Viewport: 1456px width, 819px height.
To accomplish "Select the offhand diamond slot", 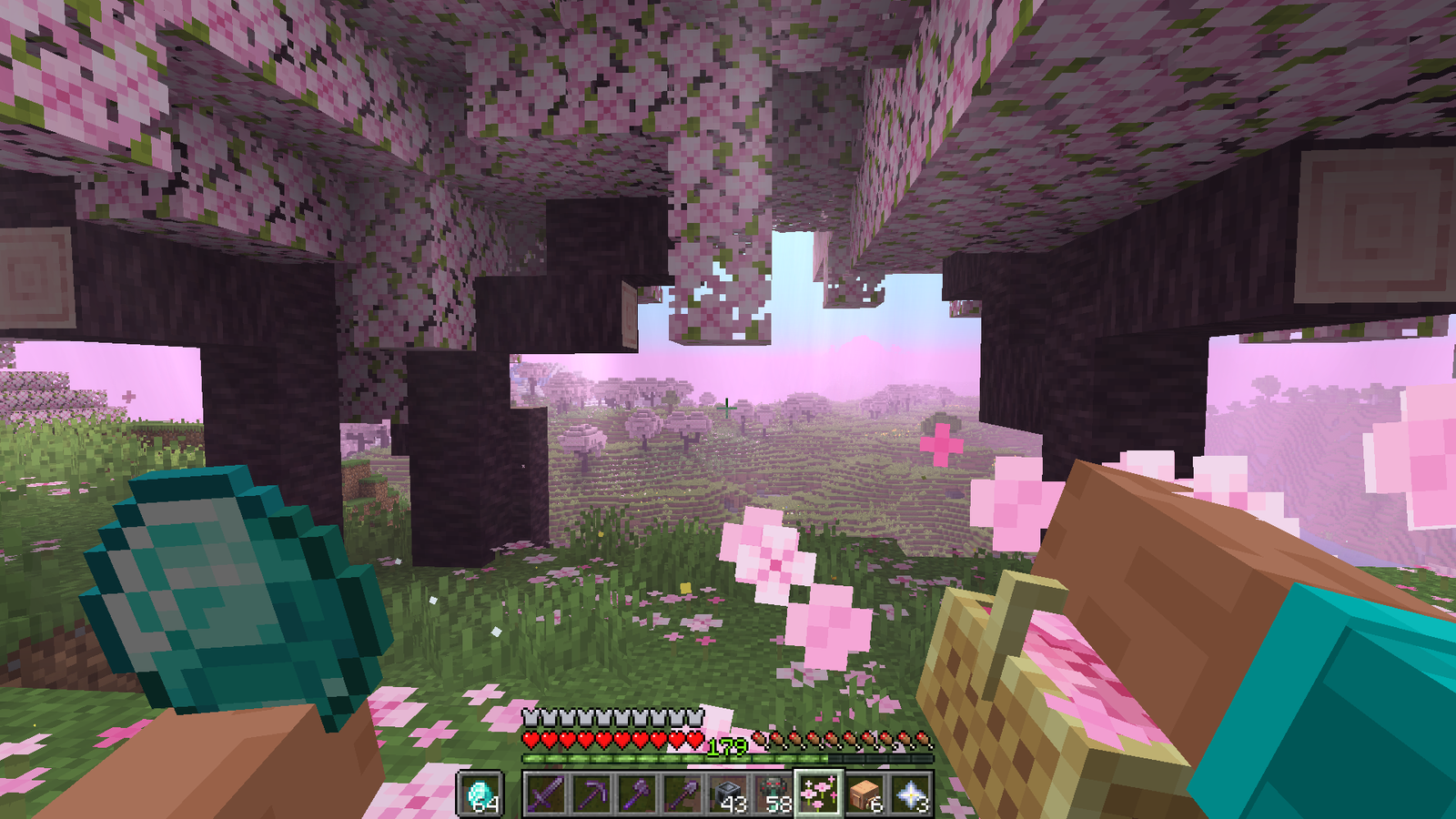I will pyautogui.click(x=480, y=794).
